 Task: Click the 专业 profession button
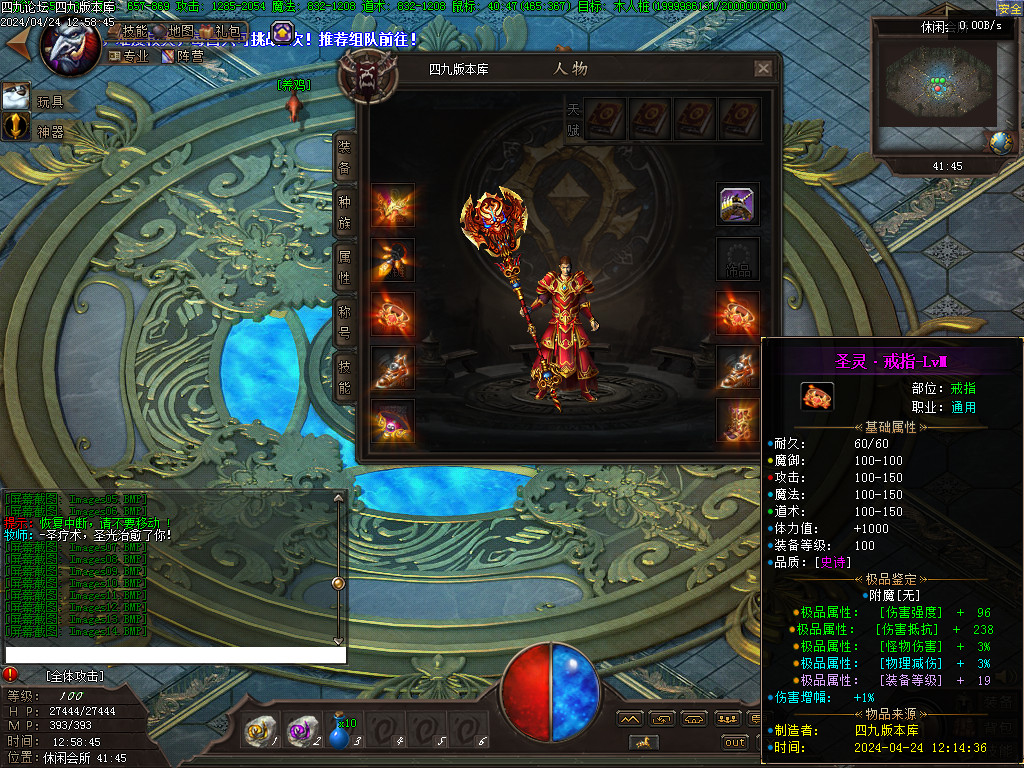click(130, 56)
